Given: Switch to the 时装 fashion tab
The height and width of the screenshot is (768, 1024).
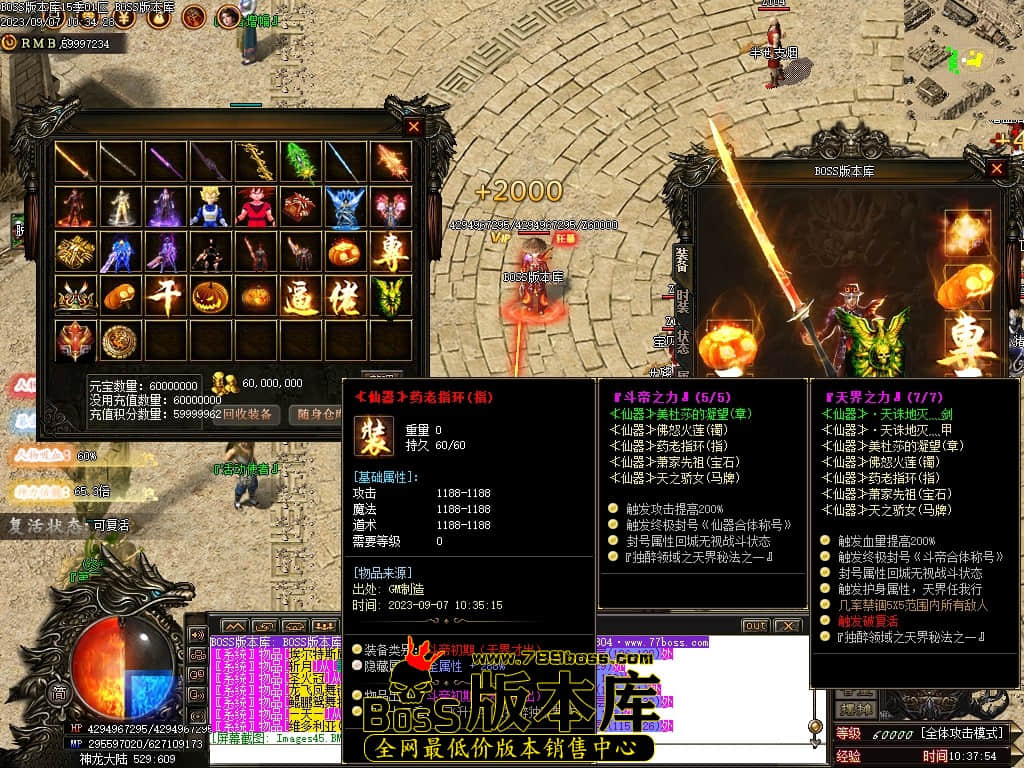Looking at the screenshot, I should point(682,300).
